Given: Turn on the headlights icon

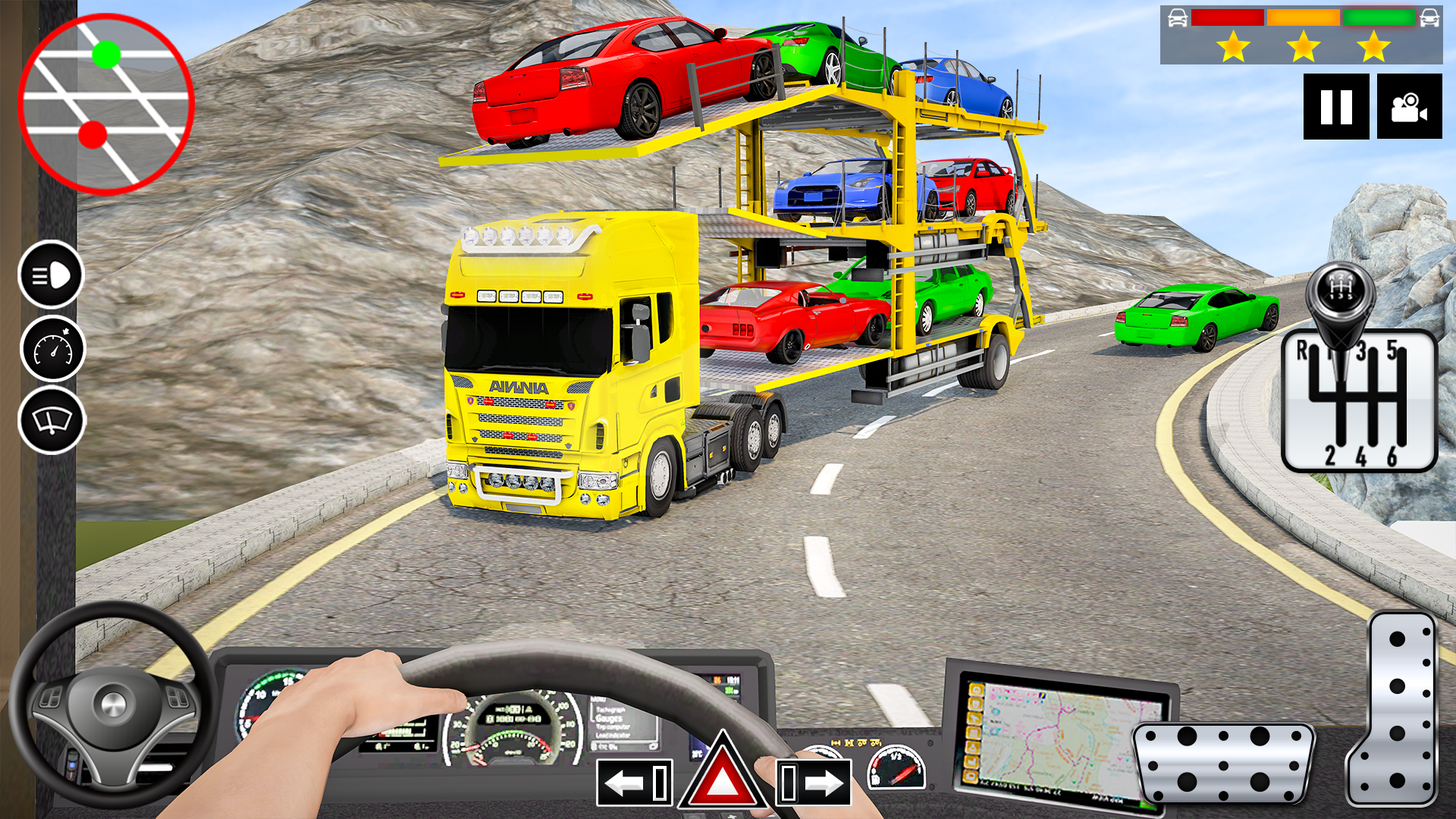Looking at the screenshot, I should (x=50, y=275).
